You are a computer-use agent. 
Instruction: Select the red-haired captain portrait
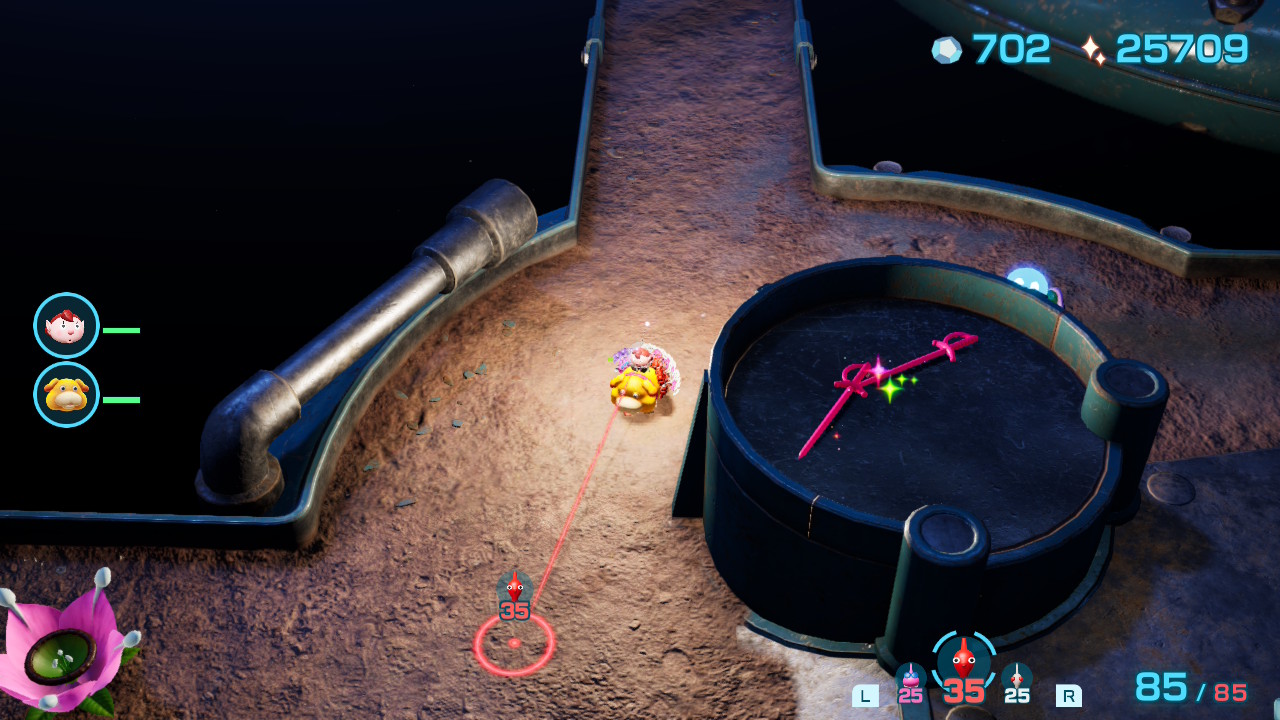tap(66, 326)
